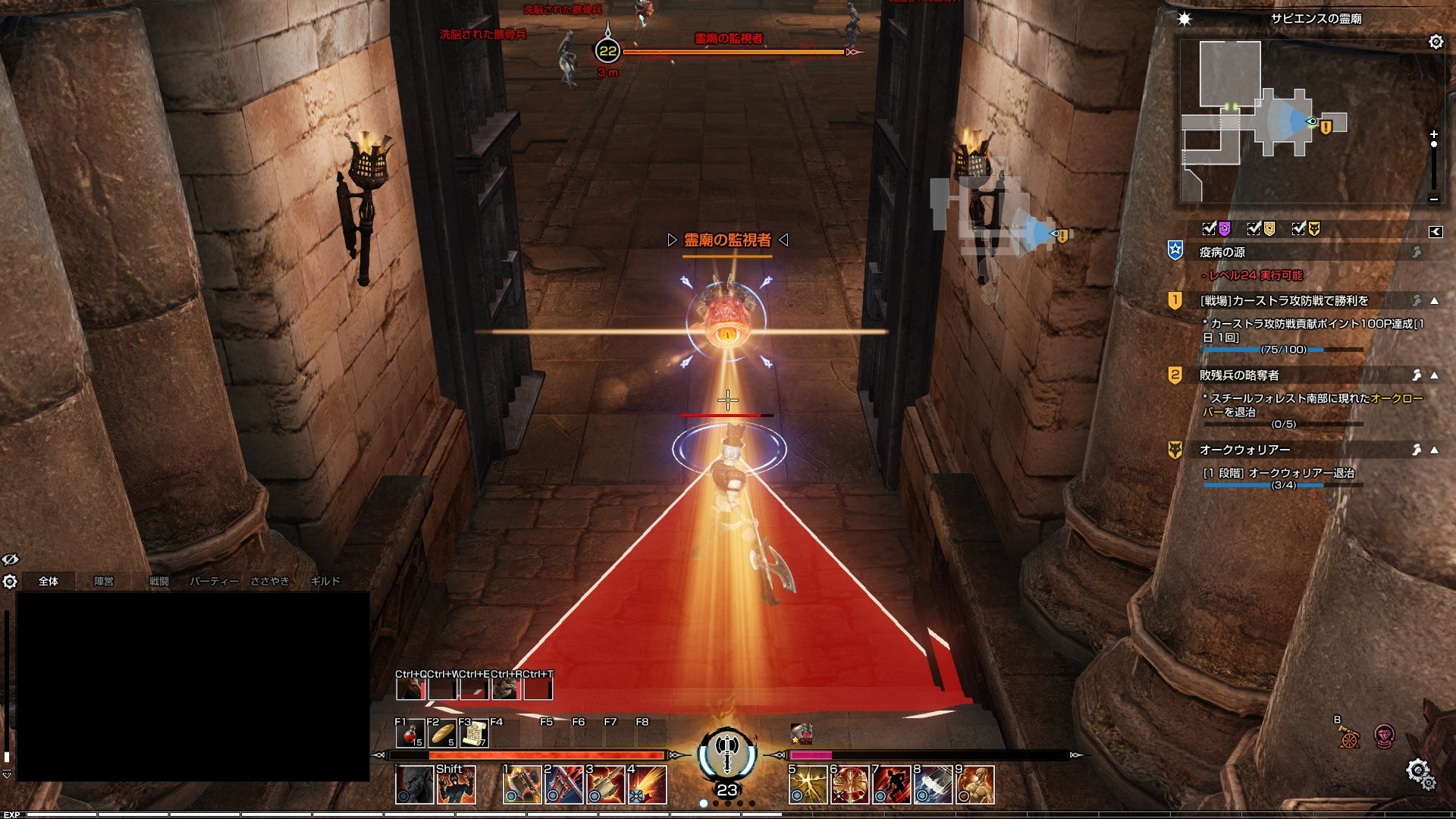Zoom out the minimap with minus button
This screenshot has height=819, width=1456.
1433,199
